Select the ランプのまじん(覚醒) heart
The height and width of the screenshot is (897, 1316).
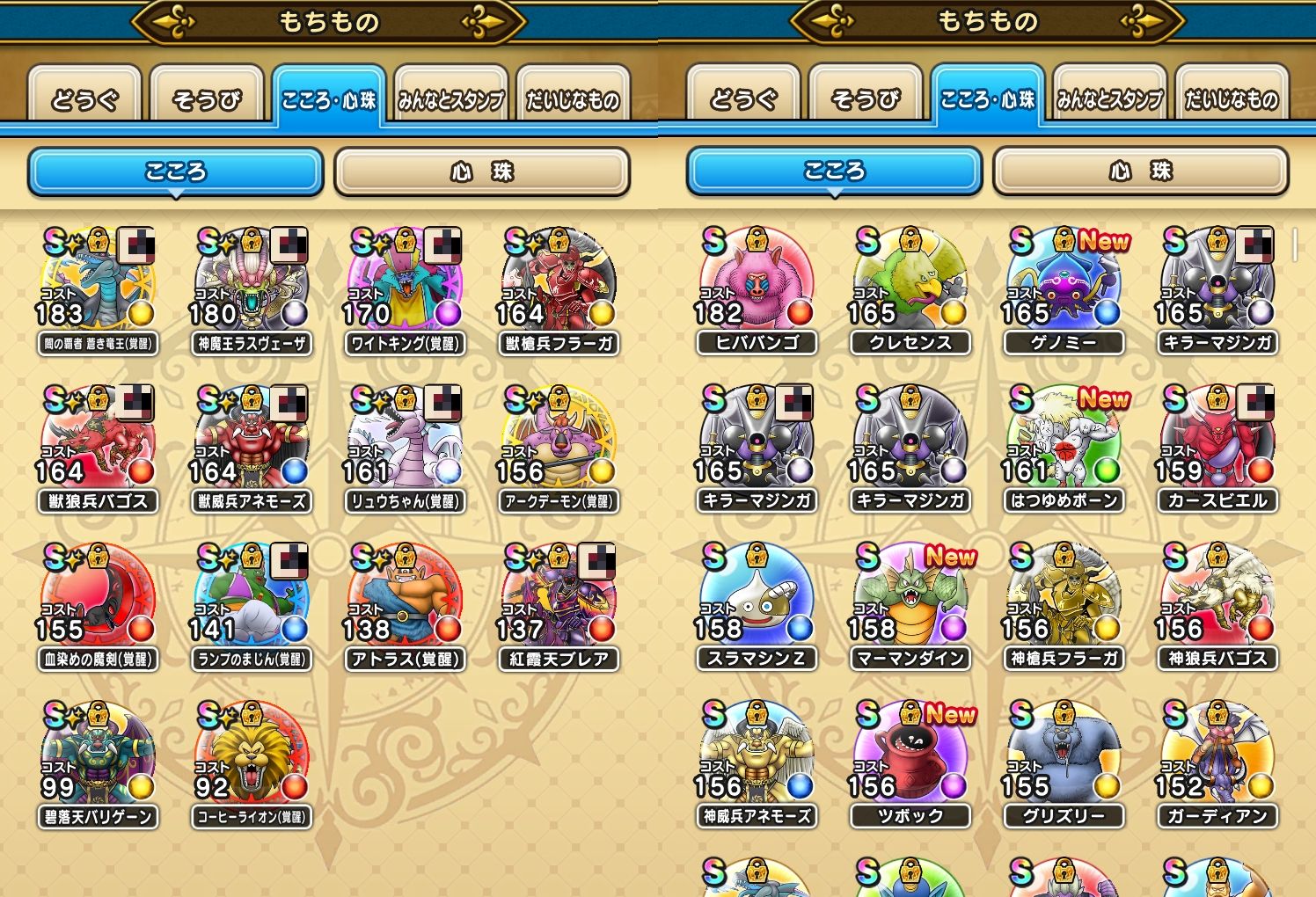coord(251,598)
